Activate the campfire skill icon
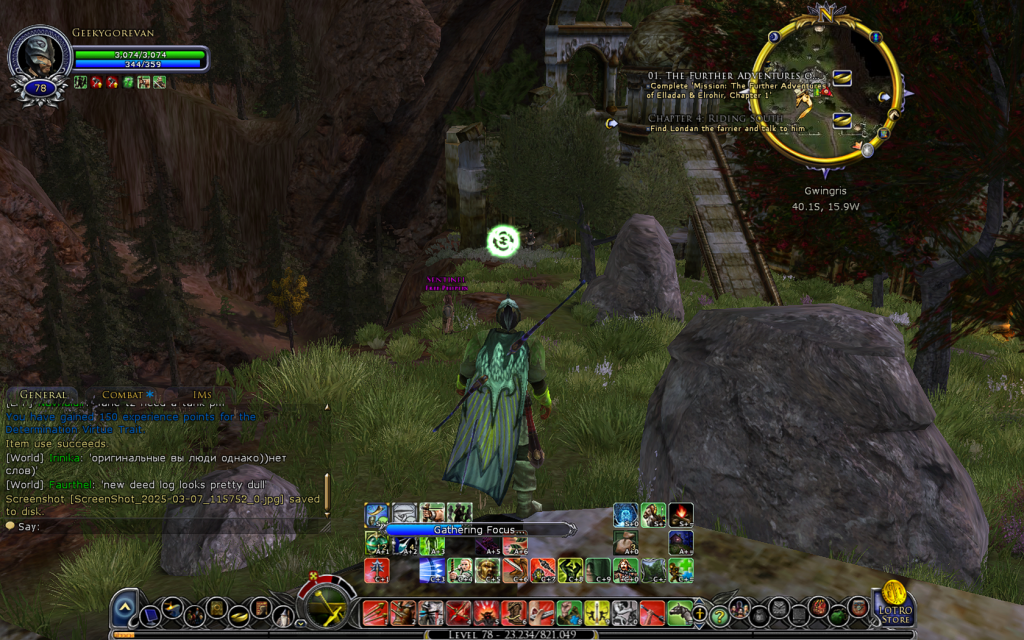Image resolution: width=1024 pixels, height=640 pixels. pyautogui.click(x=681, y=514)
